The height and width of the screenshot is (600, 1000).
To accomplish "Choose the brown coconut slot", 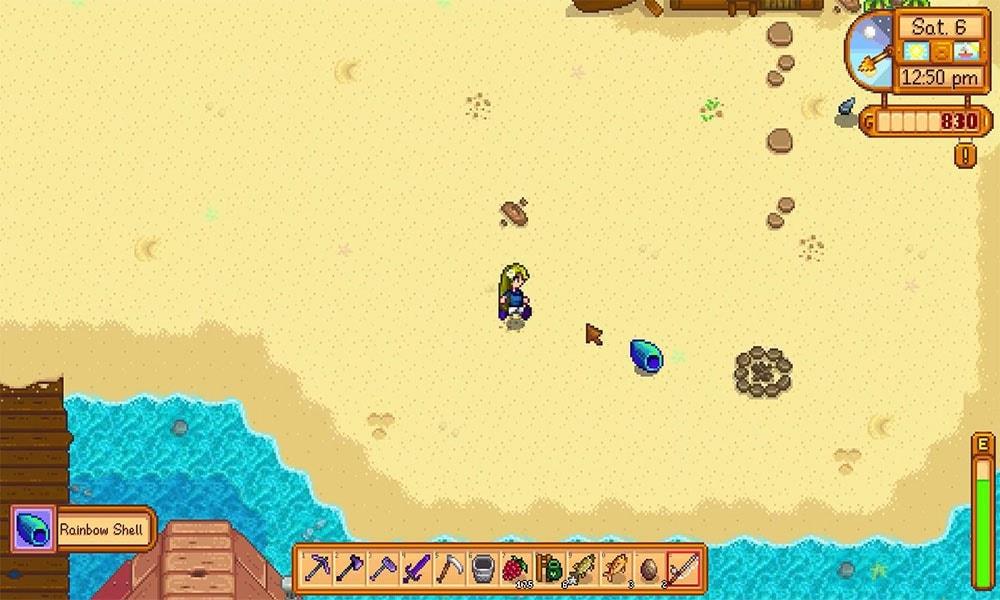I will [x=649, y=569].
